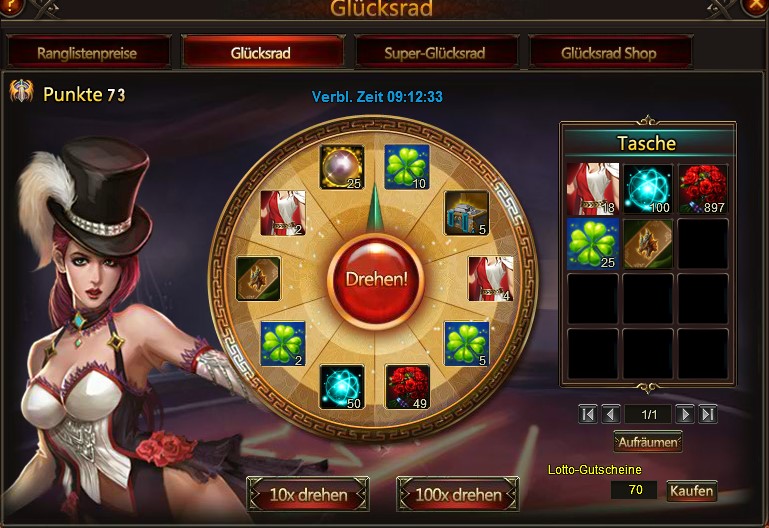This screenshot has height=528, width=769.
Task: Go to the previous bag page
Action: [x=610, y=414]
